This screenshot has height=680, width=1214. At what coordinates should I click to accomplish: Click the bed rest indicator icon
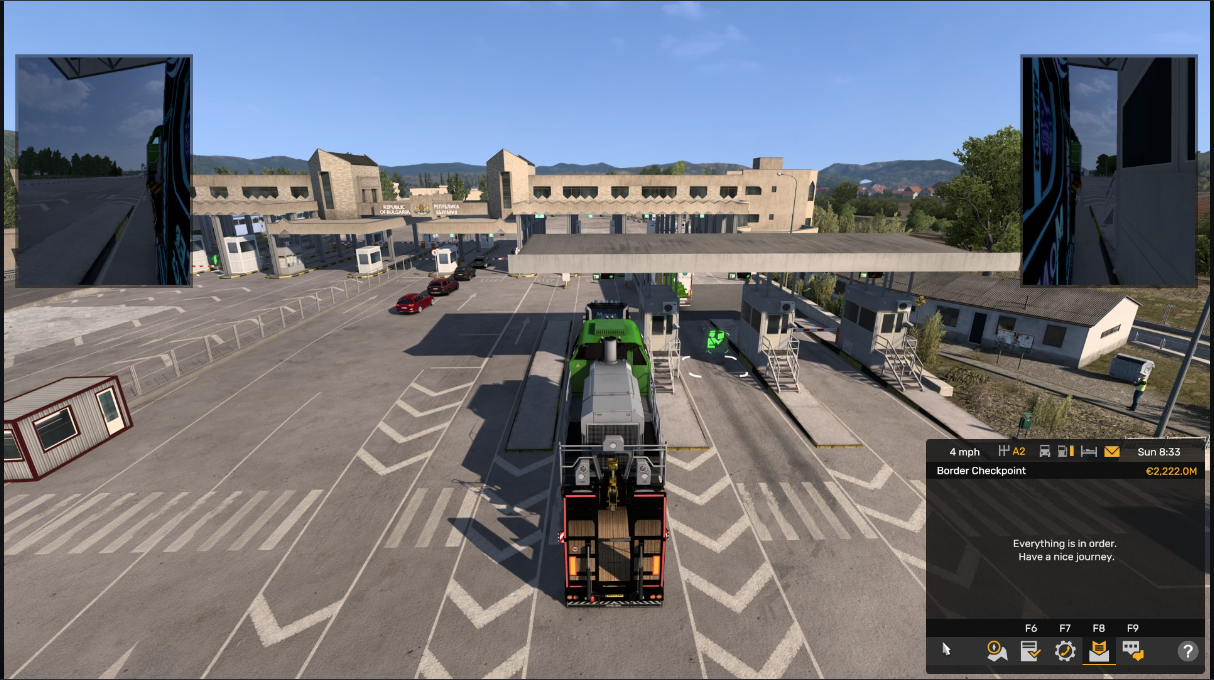1088,451
